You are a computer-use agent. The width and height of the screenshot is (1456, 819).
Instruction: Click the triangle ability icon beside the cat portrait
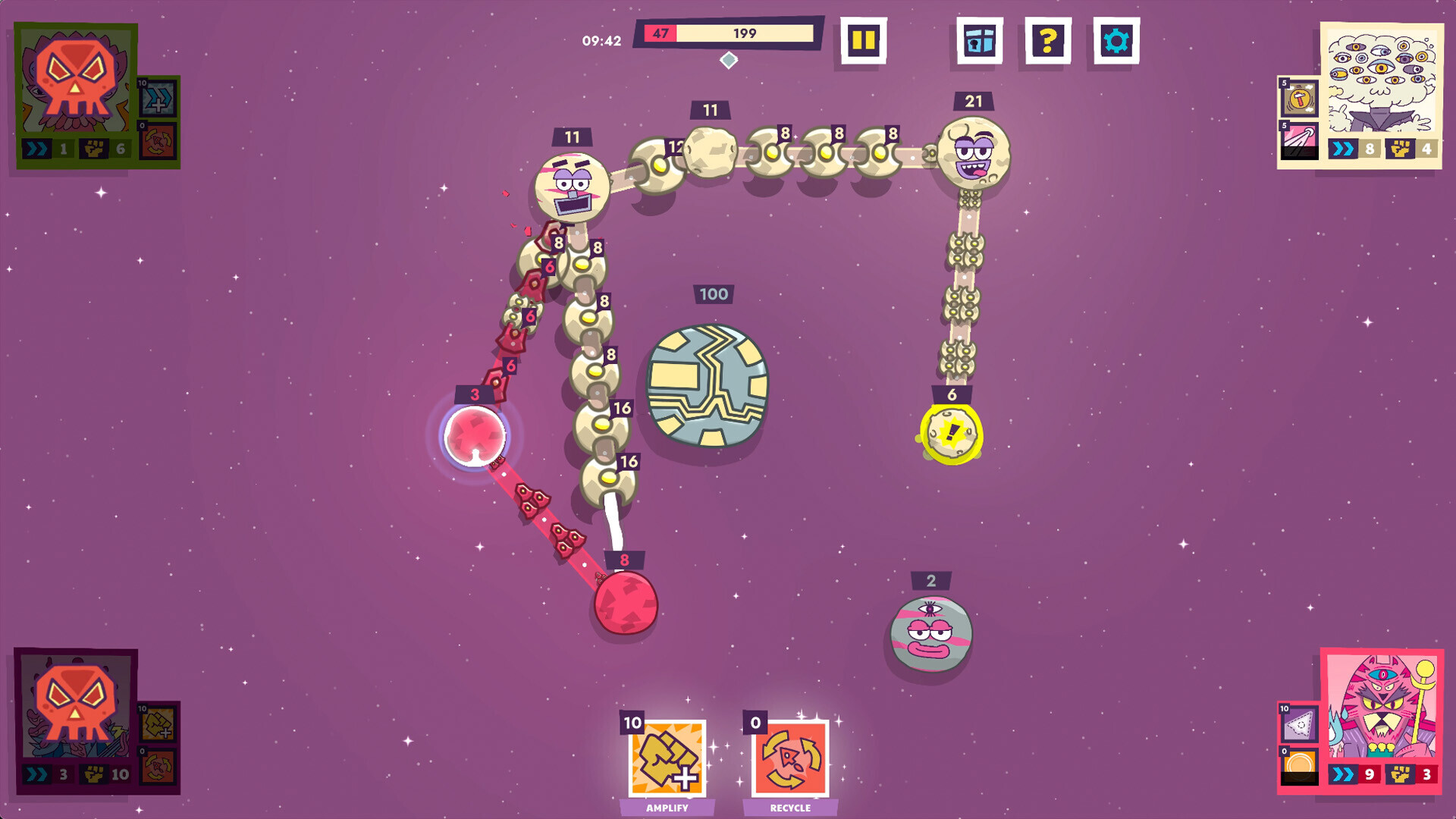pyautogui.click(x=1298, y=722)
